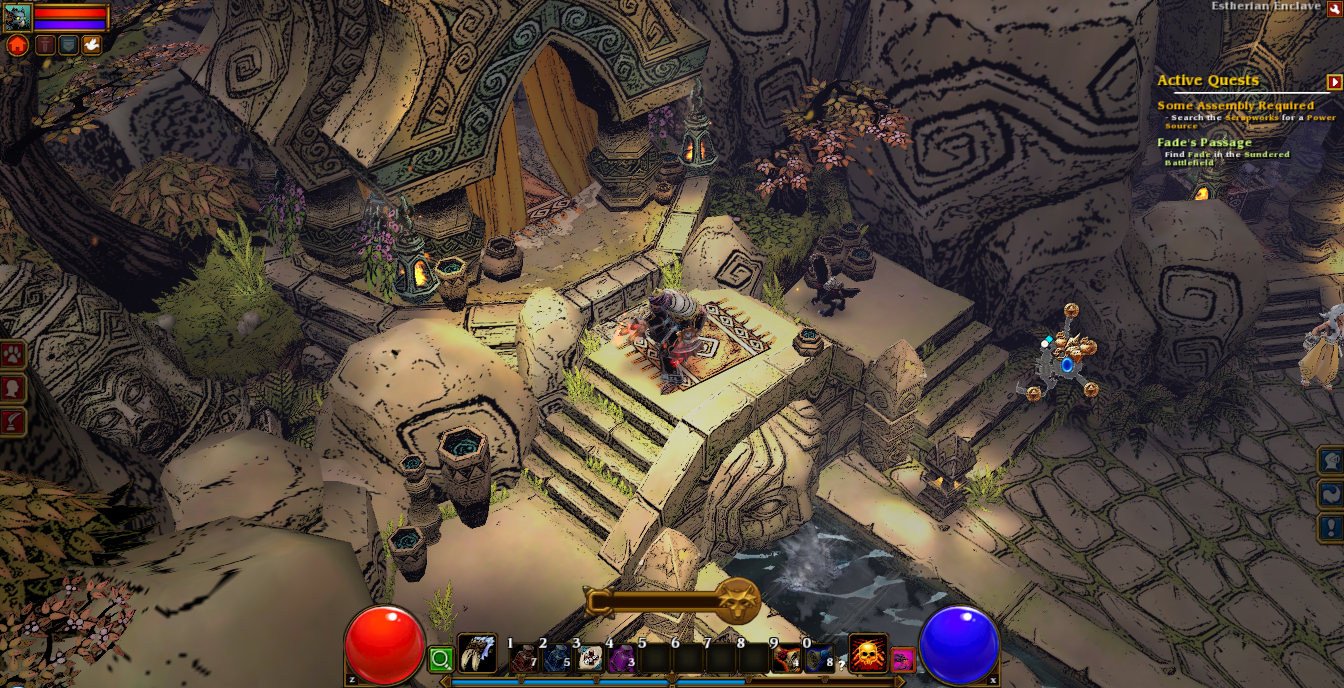Set pet to passive dove stance
The height and width of the screenshot is (688, 1344).
[x=91, y=45]
